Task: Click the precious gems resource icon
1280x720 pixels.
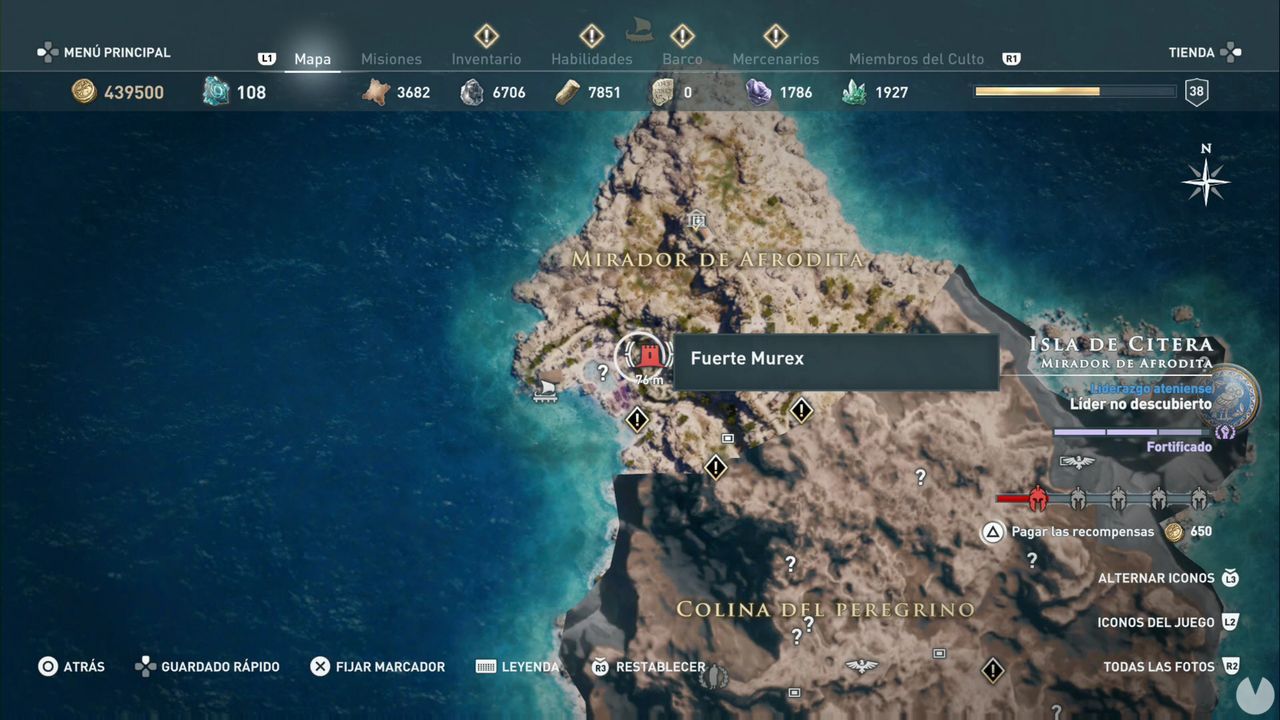Action: click(x=758, y=92)
